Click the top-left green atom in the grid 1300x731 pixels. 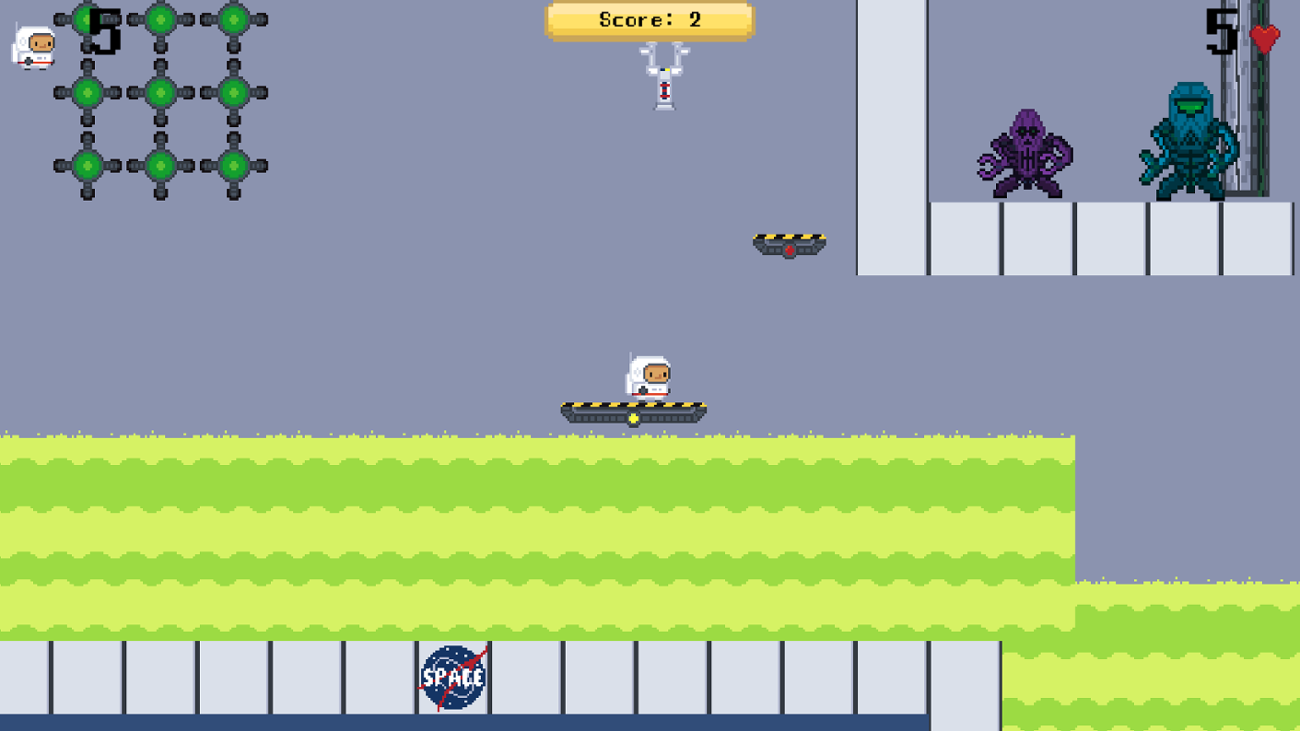coord(85,18)
